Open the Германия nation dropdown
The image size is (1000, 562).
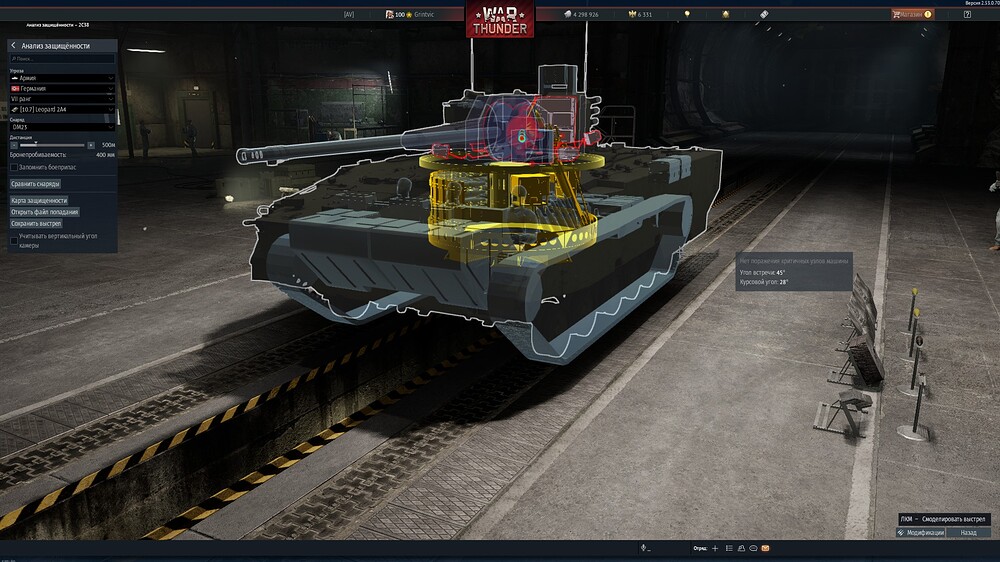coord(62,89)
